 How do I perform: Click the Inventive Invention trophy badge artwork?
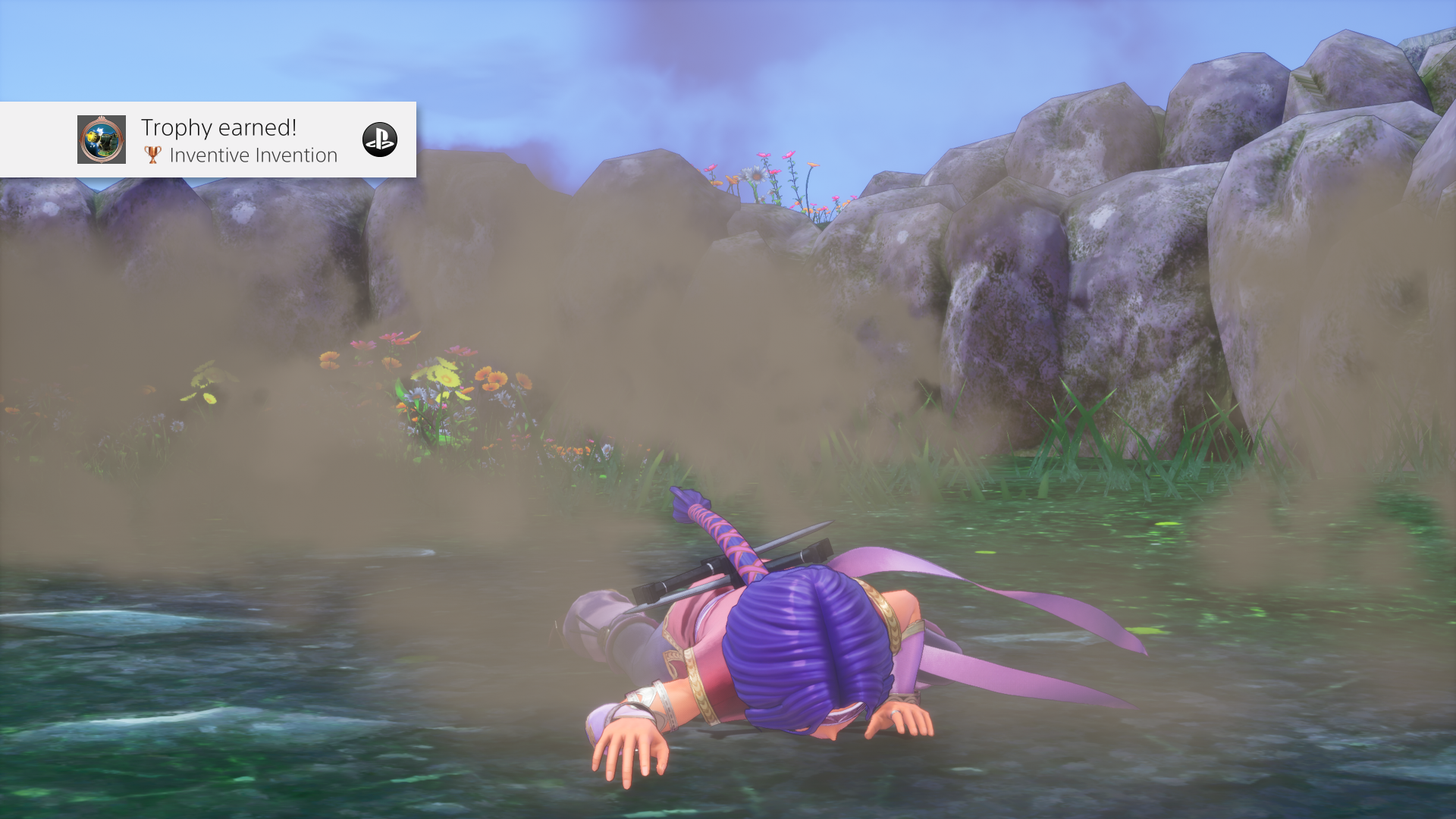[100, 140]
